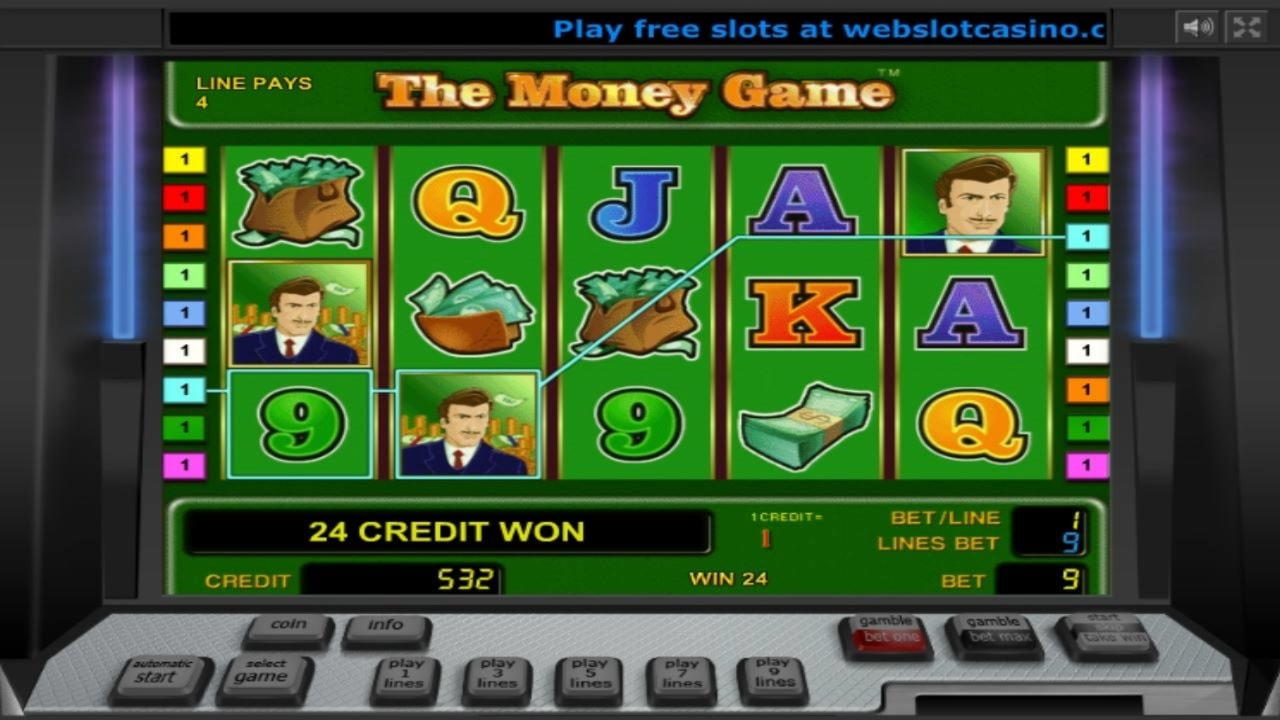Open the paytable via the info button

click(387, 629)
